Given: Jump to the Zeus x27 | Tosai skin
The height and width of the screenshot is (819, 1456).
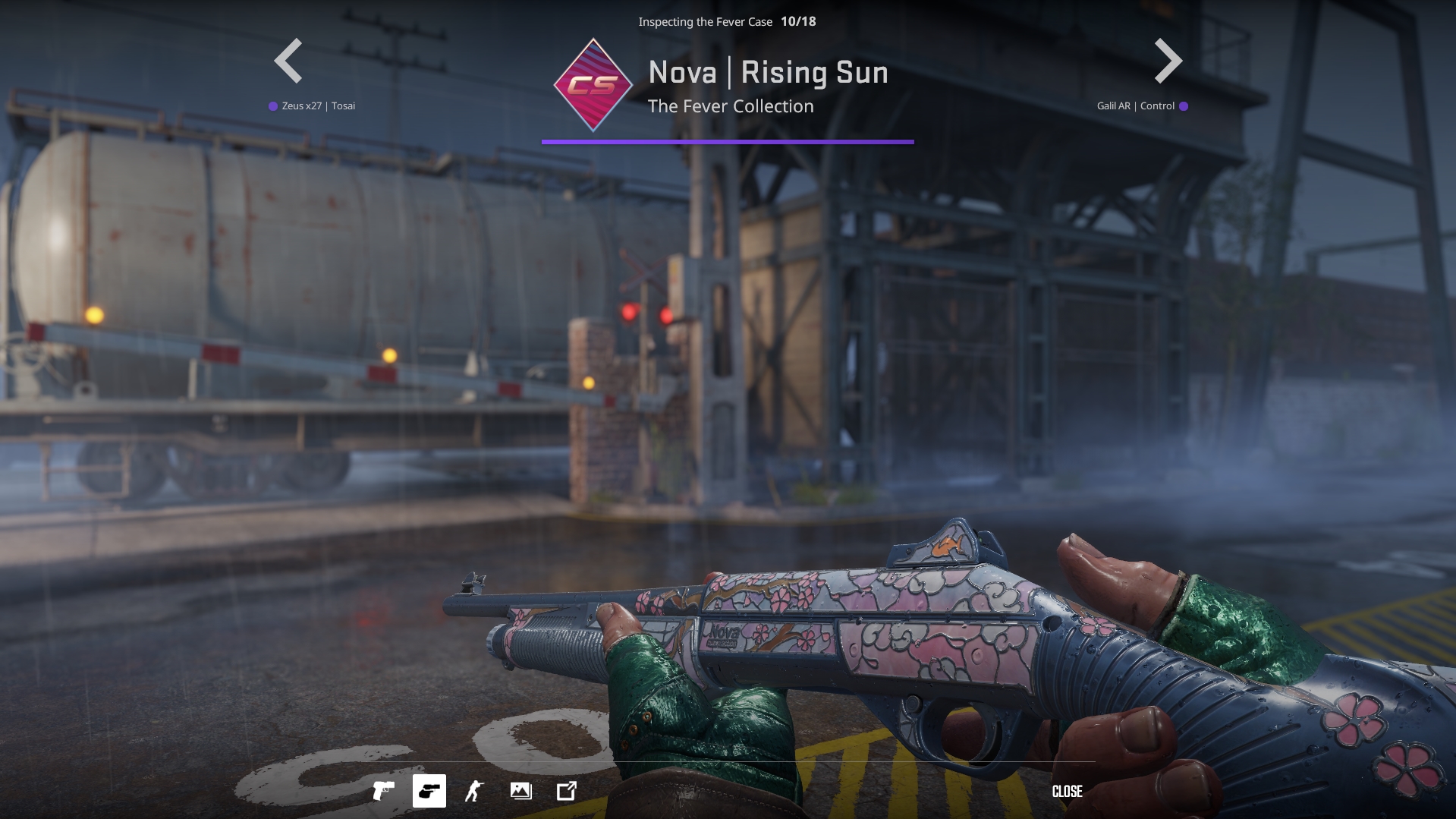Looking at the screenshot, I should click(318, 106).
